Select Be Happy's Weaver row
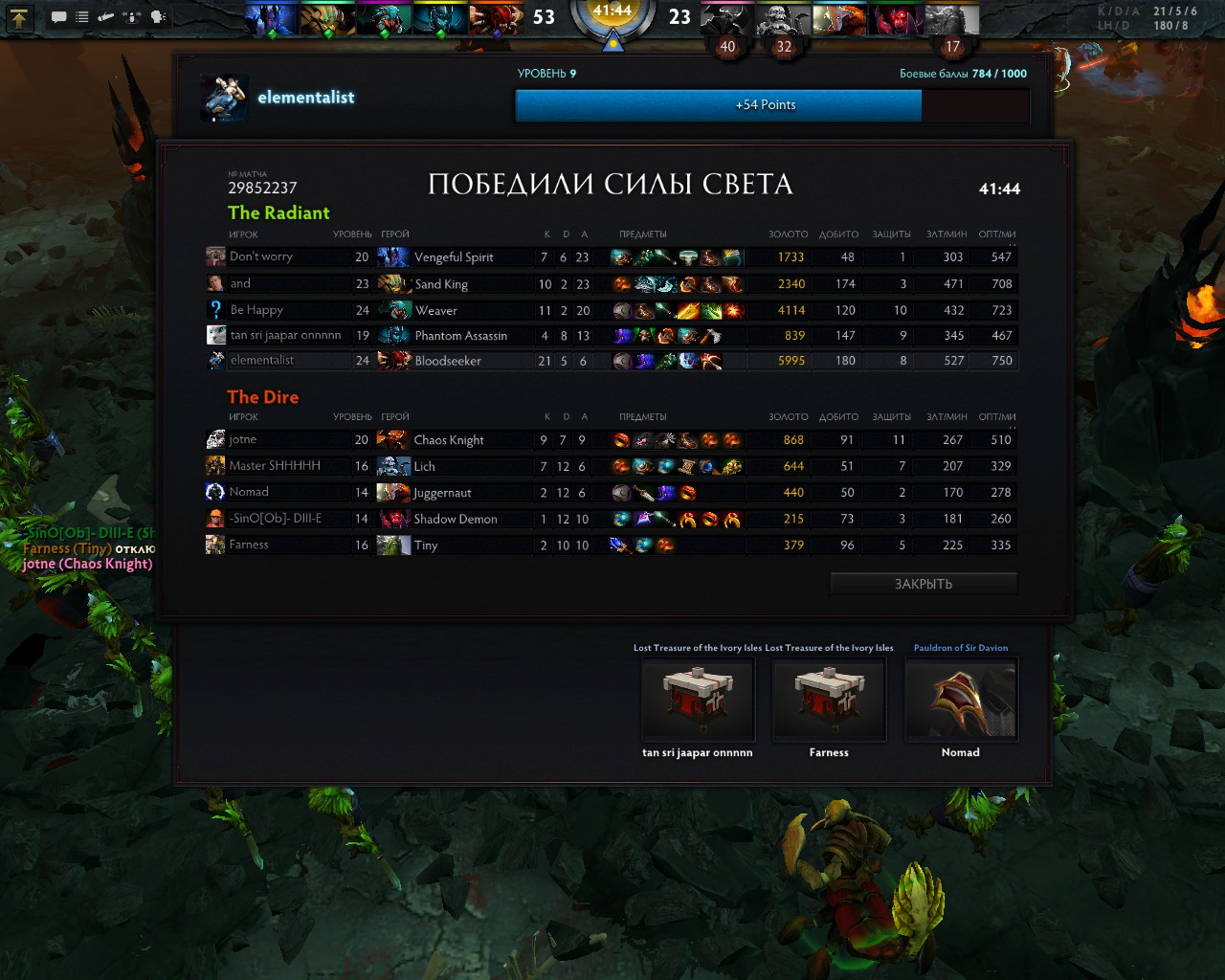 [287, 310]
